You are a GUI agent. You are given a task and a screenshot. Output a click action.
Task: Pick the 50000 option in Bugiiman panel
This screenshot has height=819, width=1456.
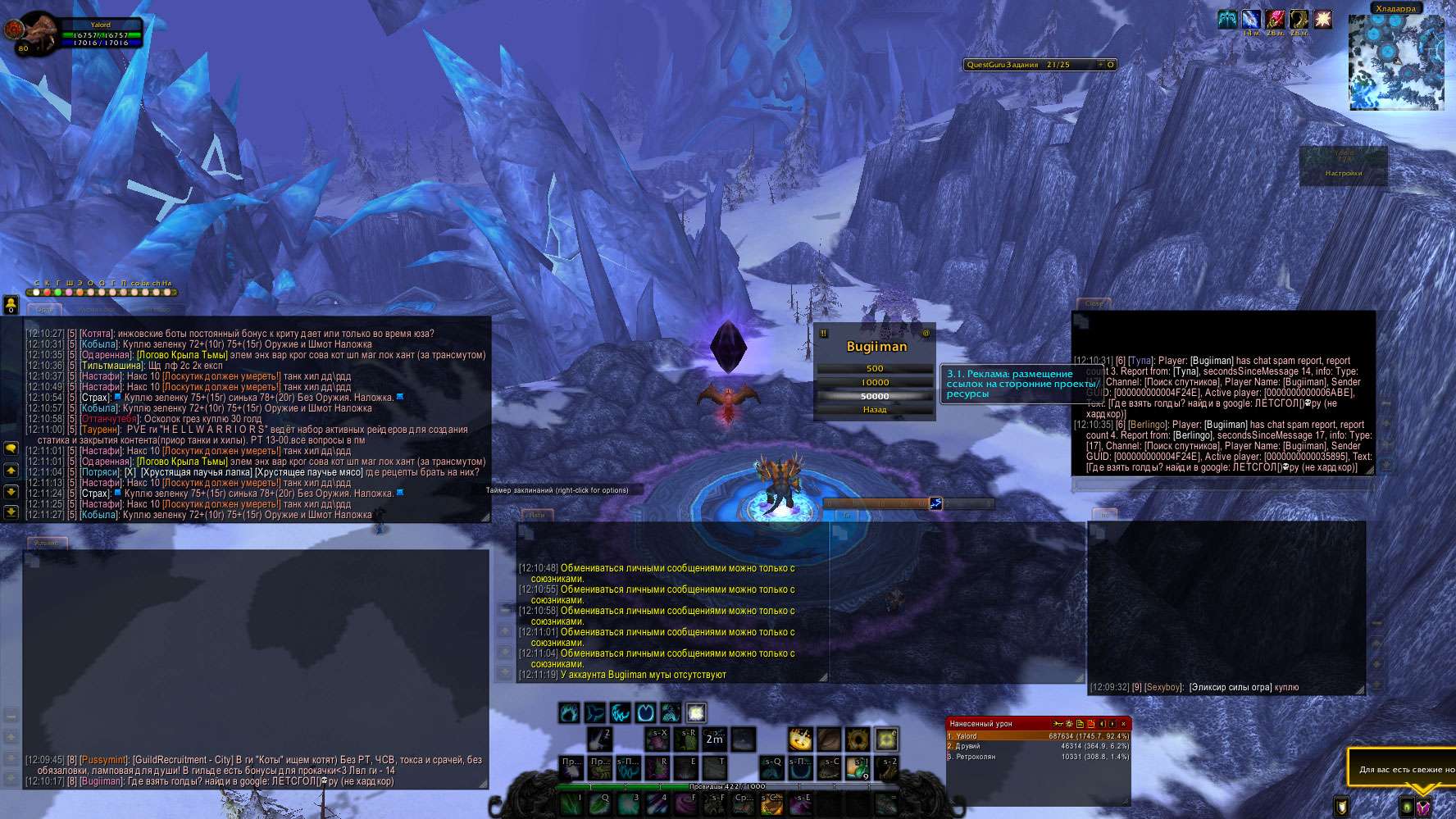click(x=874, y=397)
